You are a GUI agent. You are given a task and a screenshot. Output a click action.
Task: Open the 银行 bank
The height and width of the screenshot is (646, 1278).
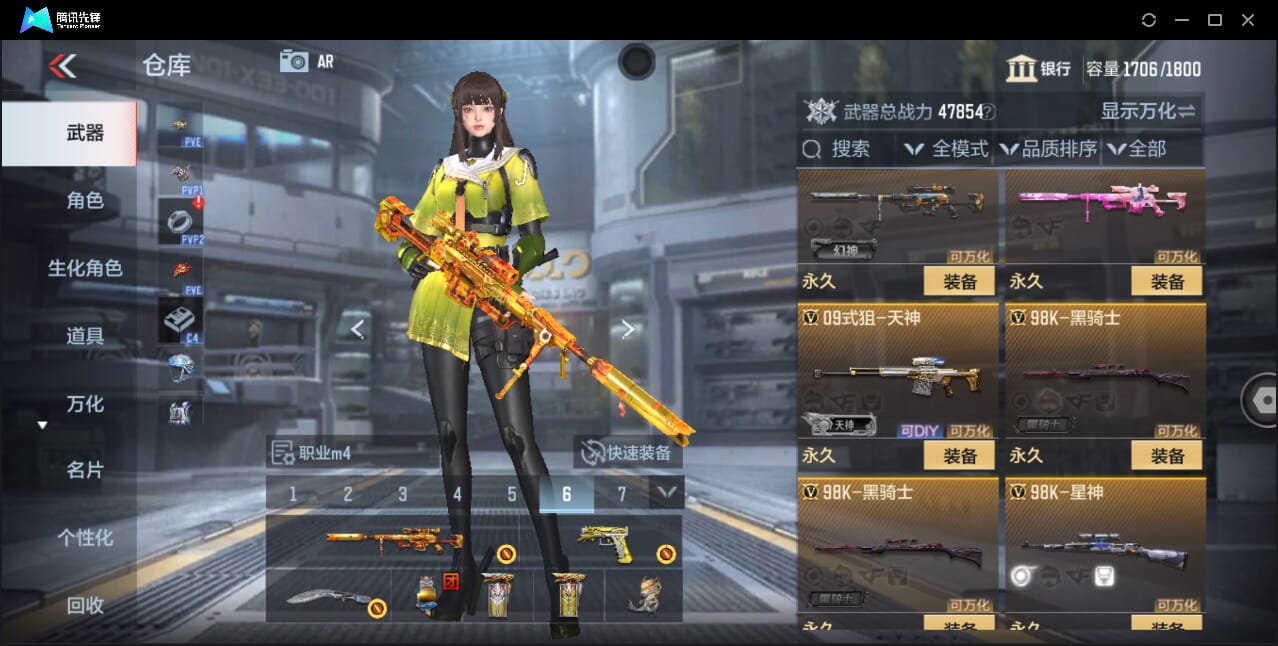[1039, 69]
